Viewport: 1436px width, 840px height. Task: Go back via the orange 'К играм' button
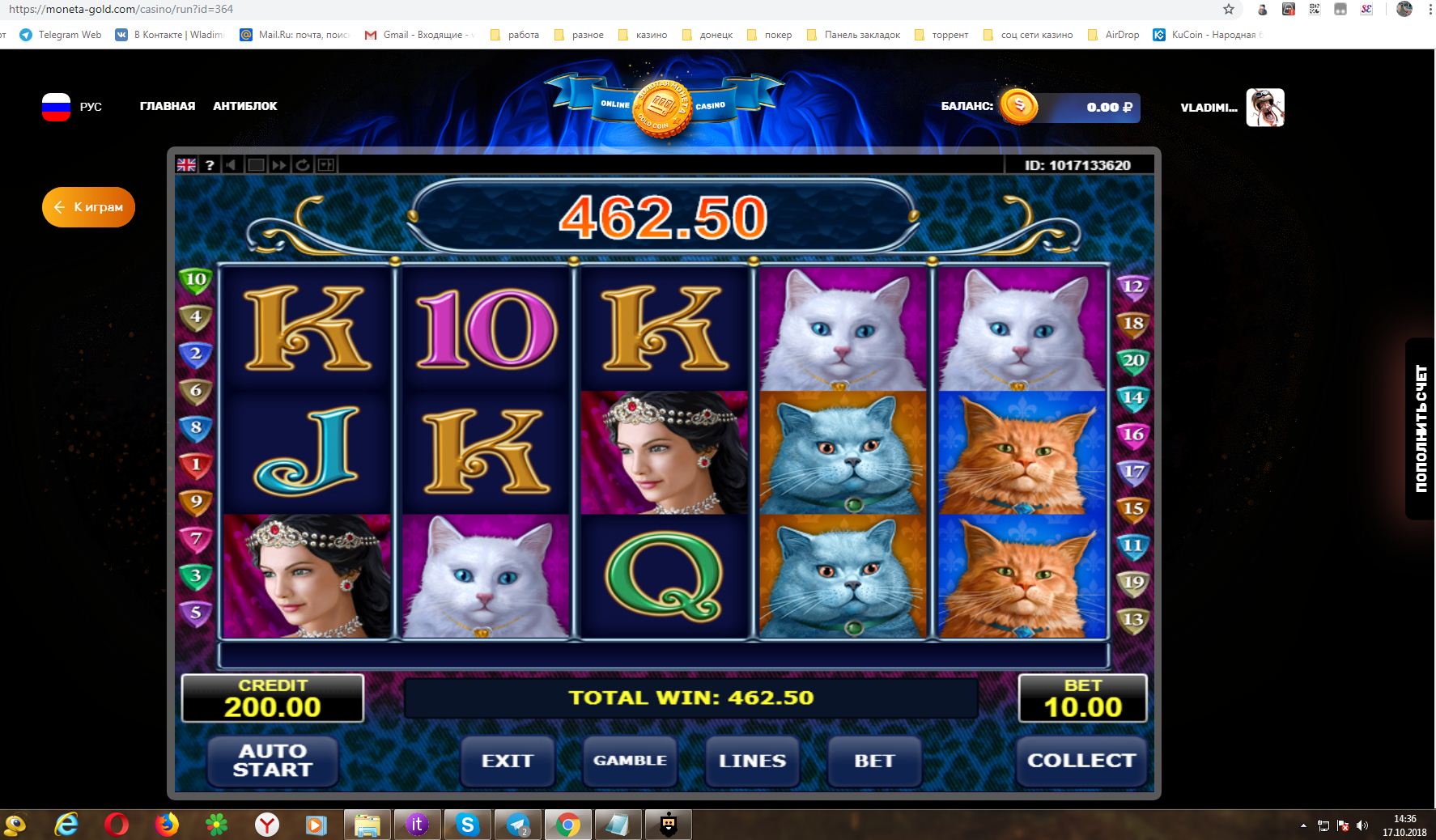pos(88,207)
